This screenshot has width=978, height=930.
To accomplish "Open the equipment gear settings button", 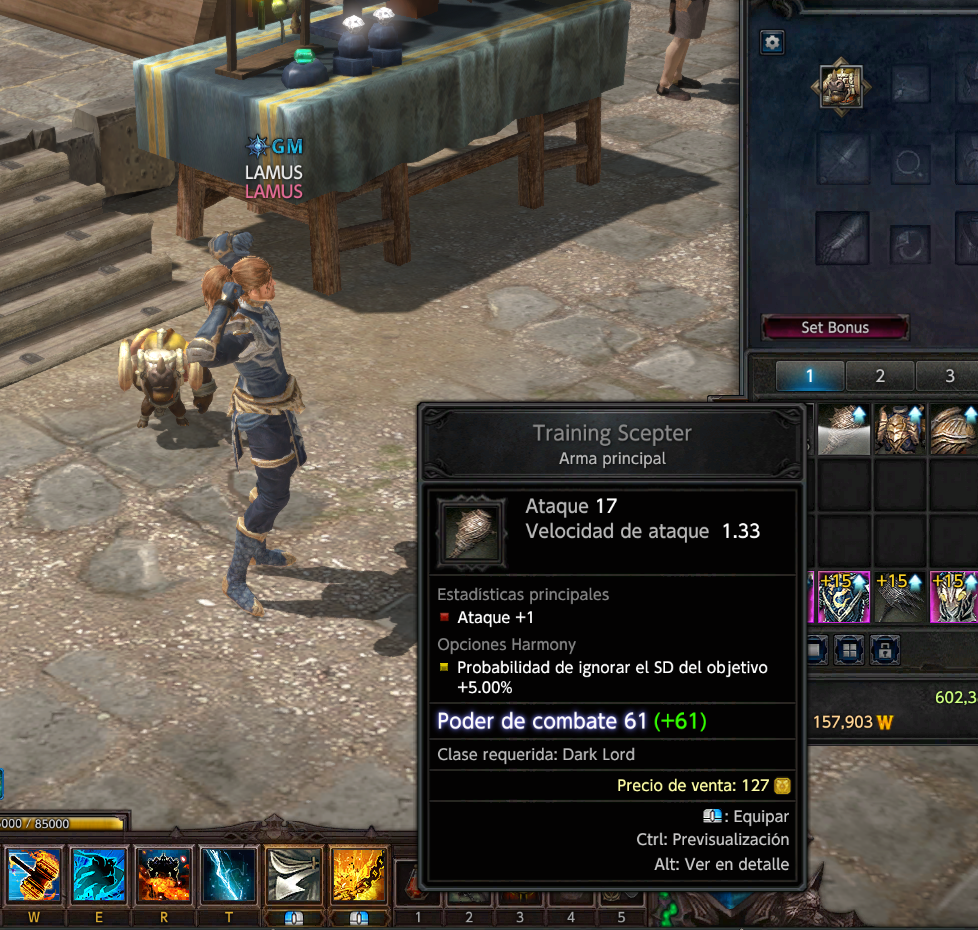I will (x=772, y=42).
